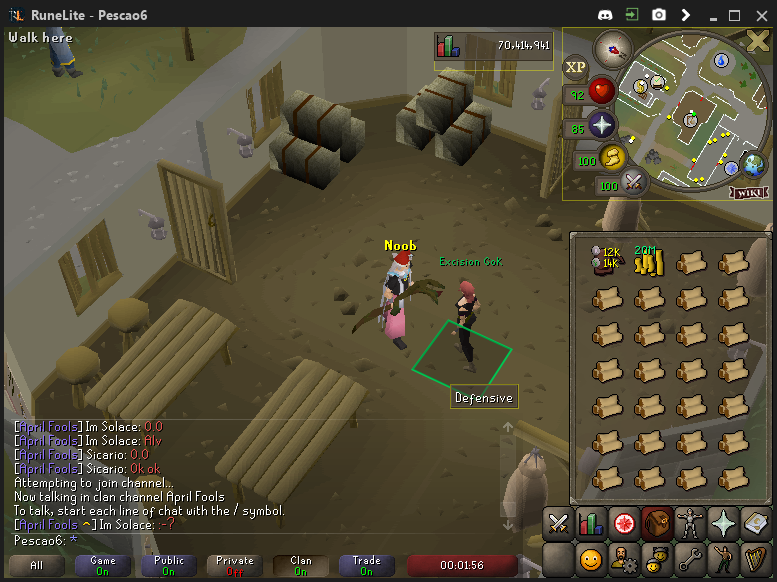This screenshot has height=582, width=777.
Task: Open the Skills tab with bar chart icon
Action: coord(590,523)
